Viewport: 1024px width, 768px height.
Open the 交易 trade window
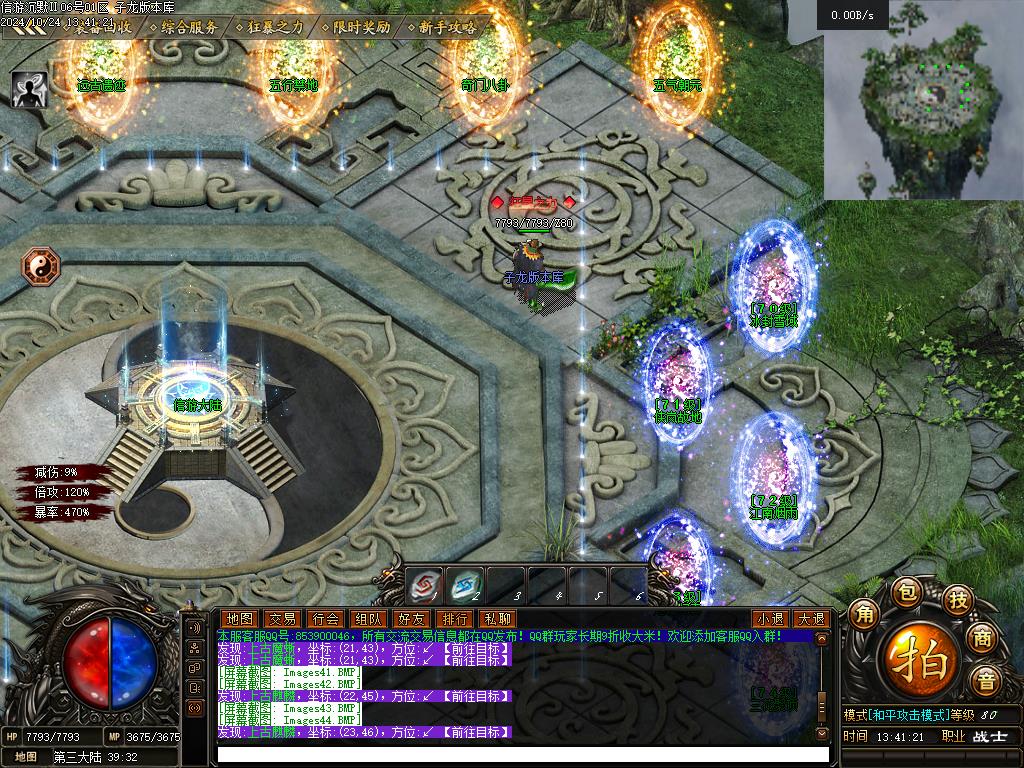(x=282, y=619)
